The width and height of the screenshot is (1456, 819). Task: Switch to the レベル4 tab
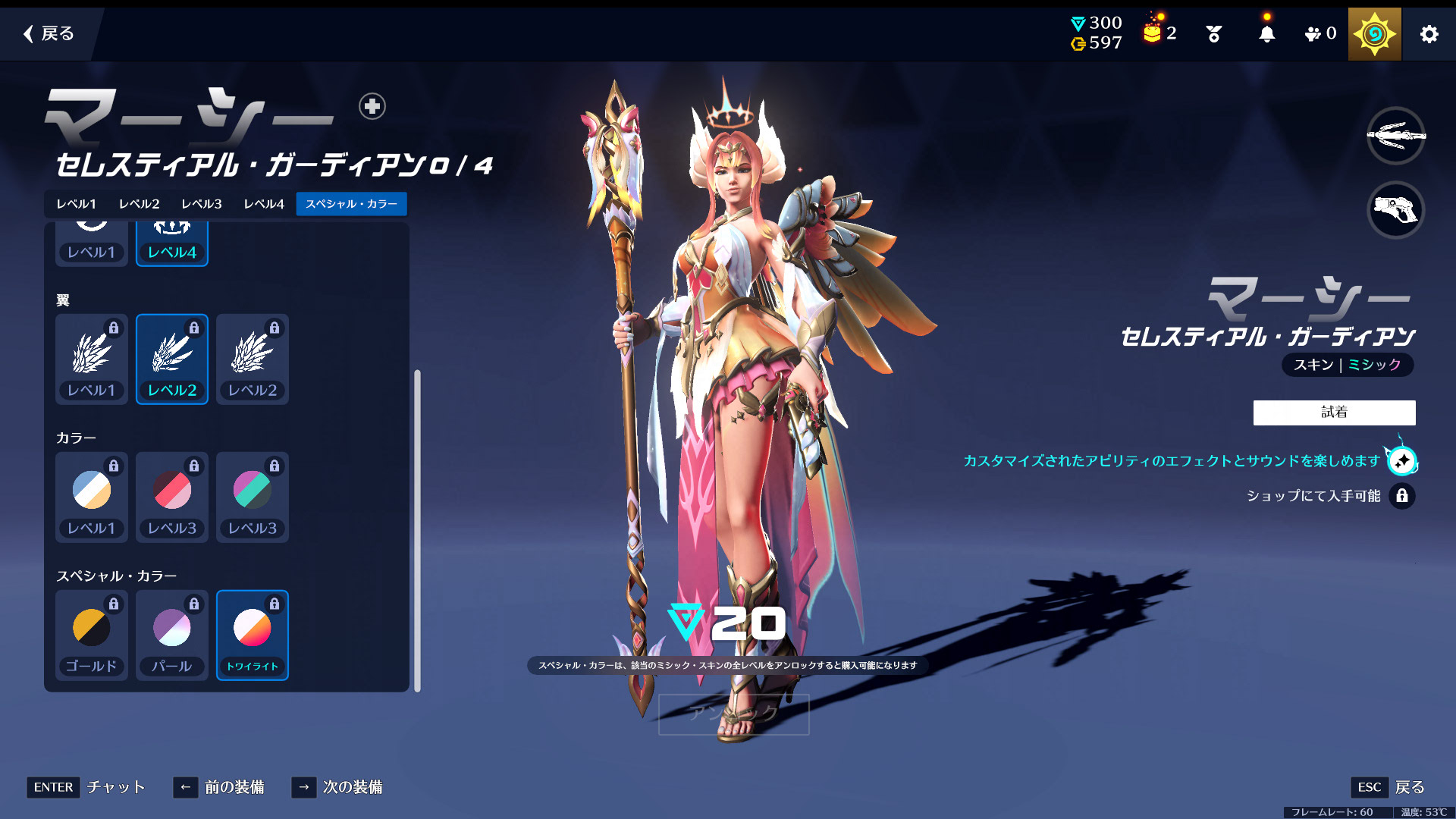pyautogui.click(x=263, y=204)
